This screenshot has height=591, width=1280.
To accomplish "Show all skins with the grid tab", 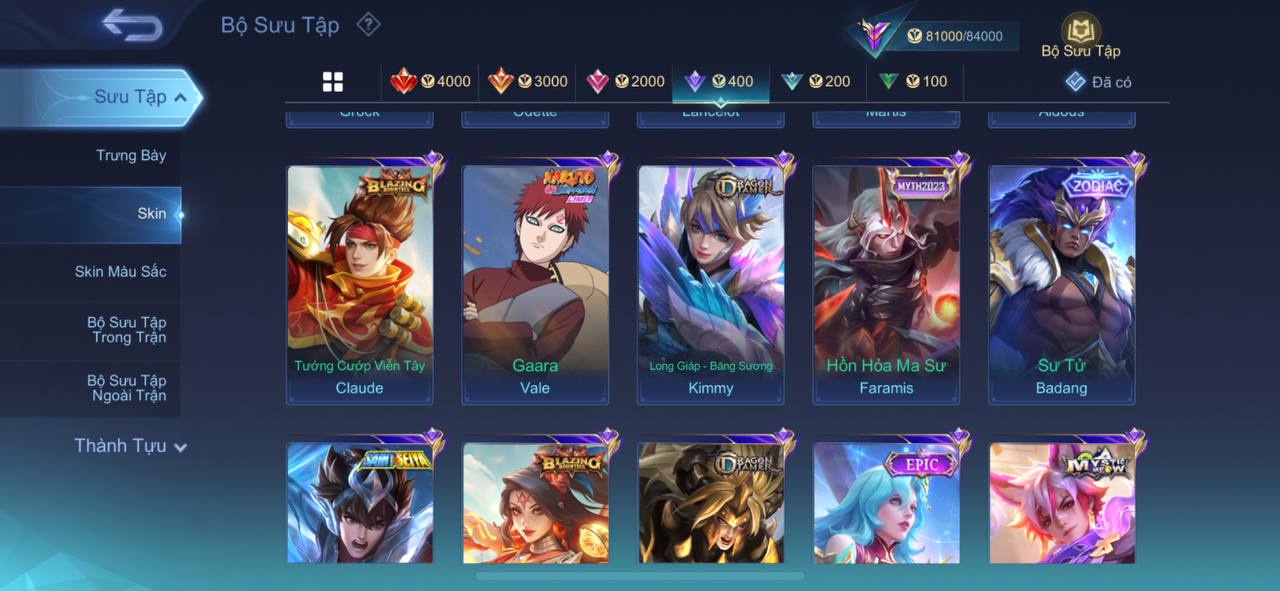I will [x=333, y=82].
